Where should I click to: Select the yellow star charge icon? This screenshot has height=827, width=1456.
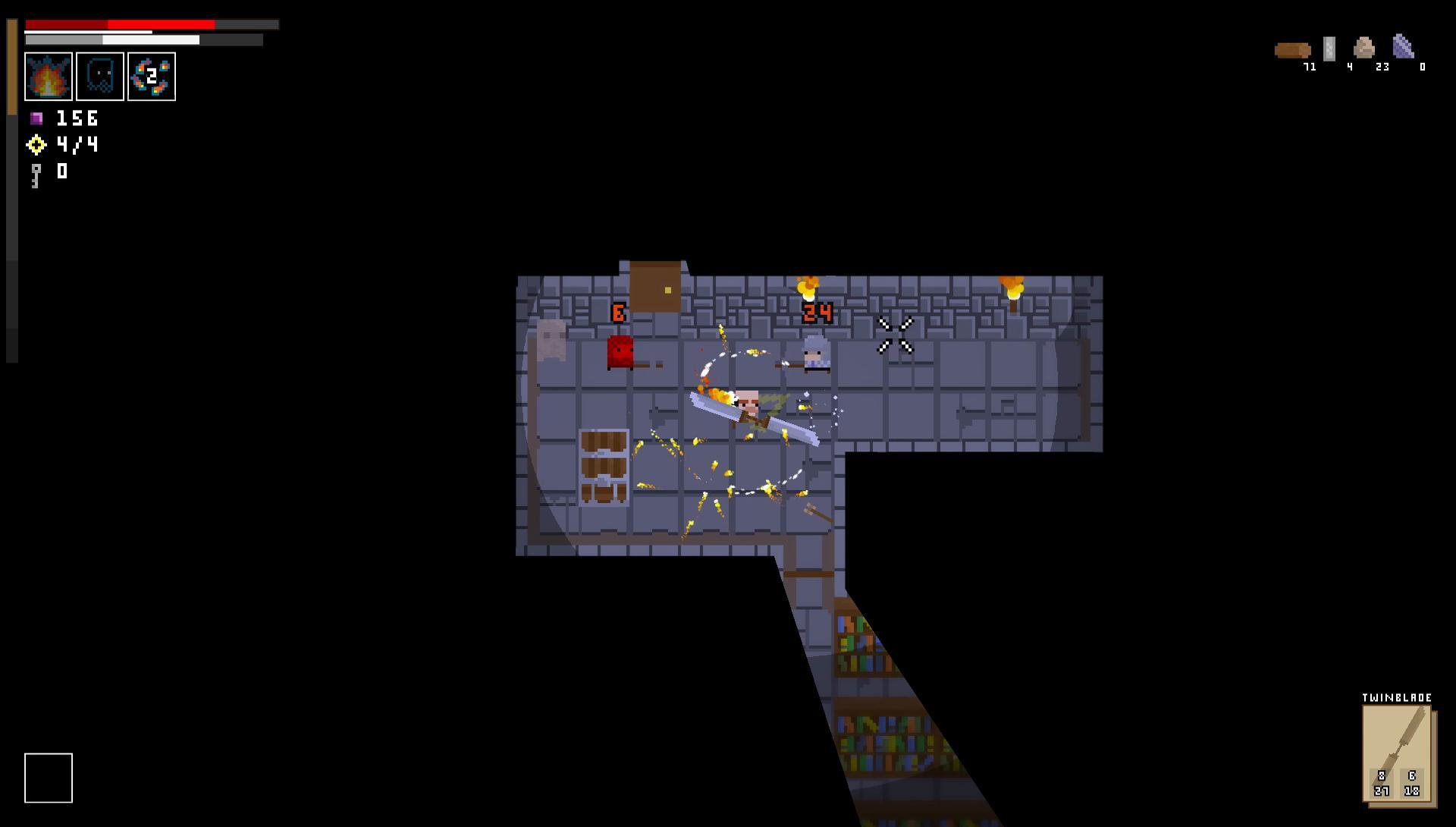point(35,144)
